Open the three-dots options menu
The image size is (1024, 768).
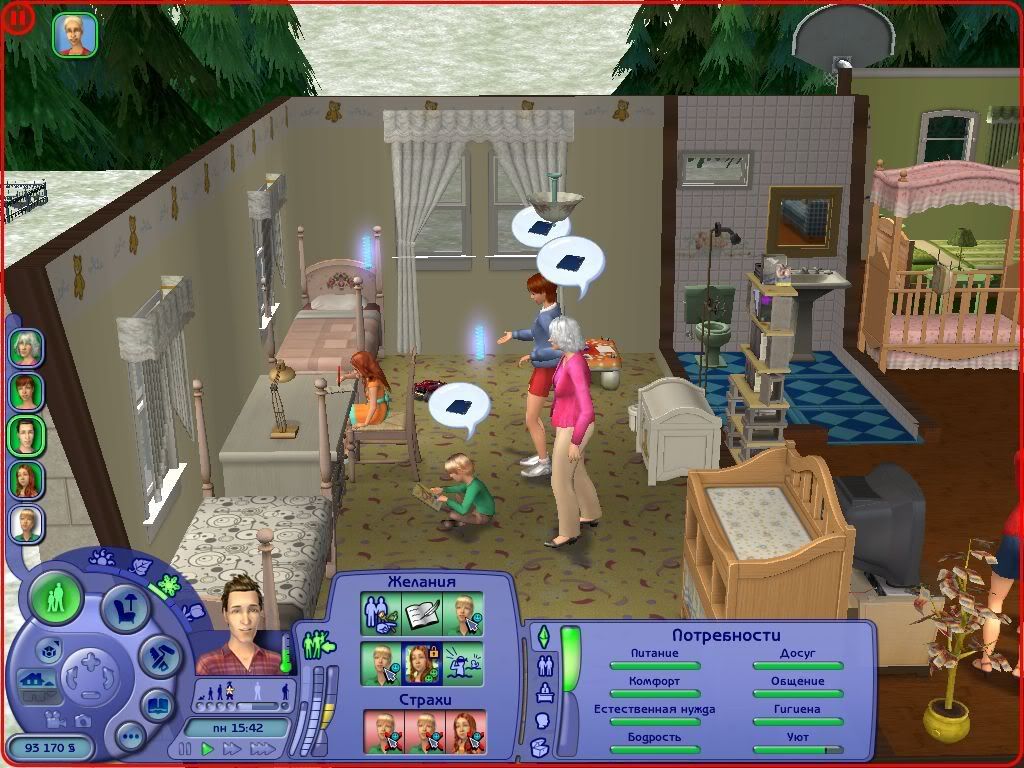click(x=131, y=738)
